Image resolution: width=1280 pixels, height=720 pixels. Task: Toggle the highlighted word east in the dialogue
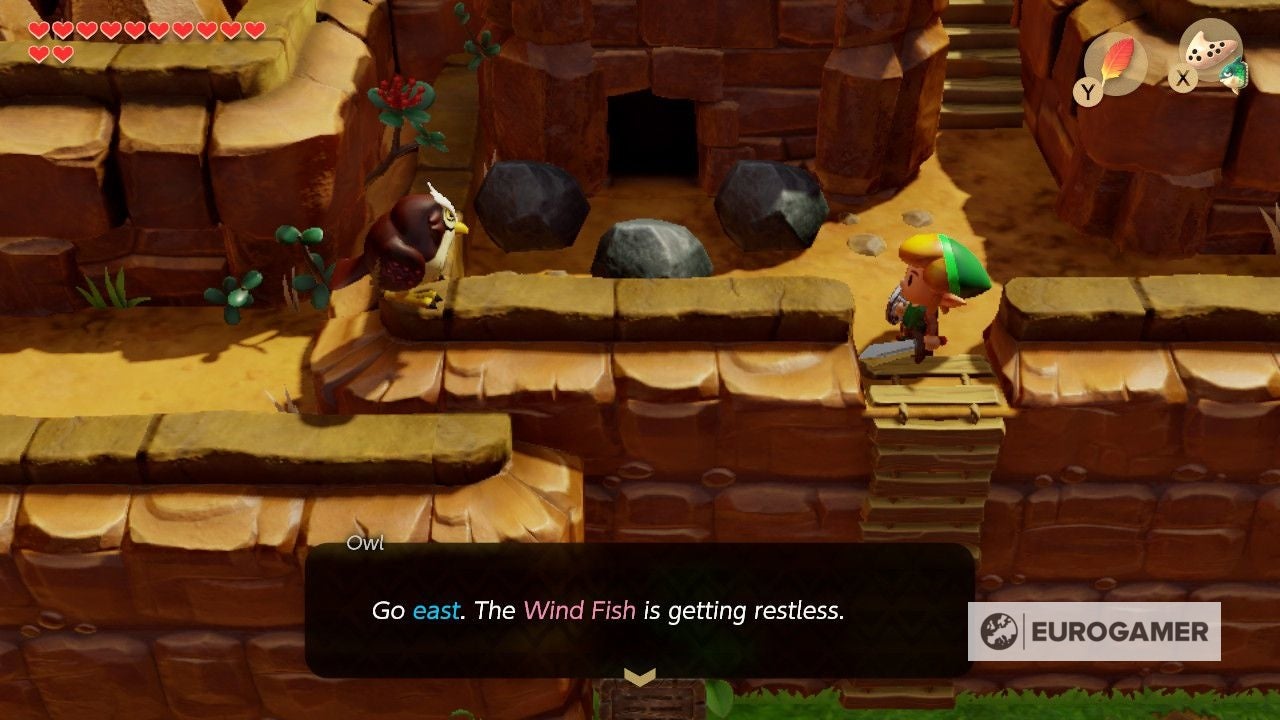tap(434, 610)
